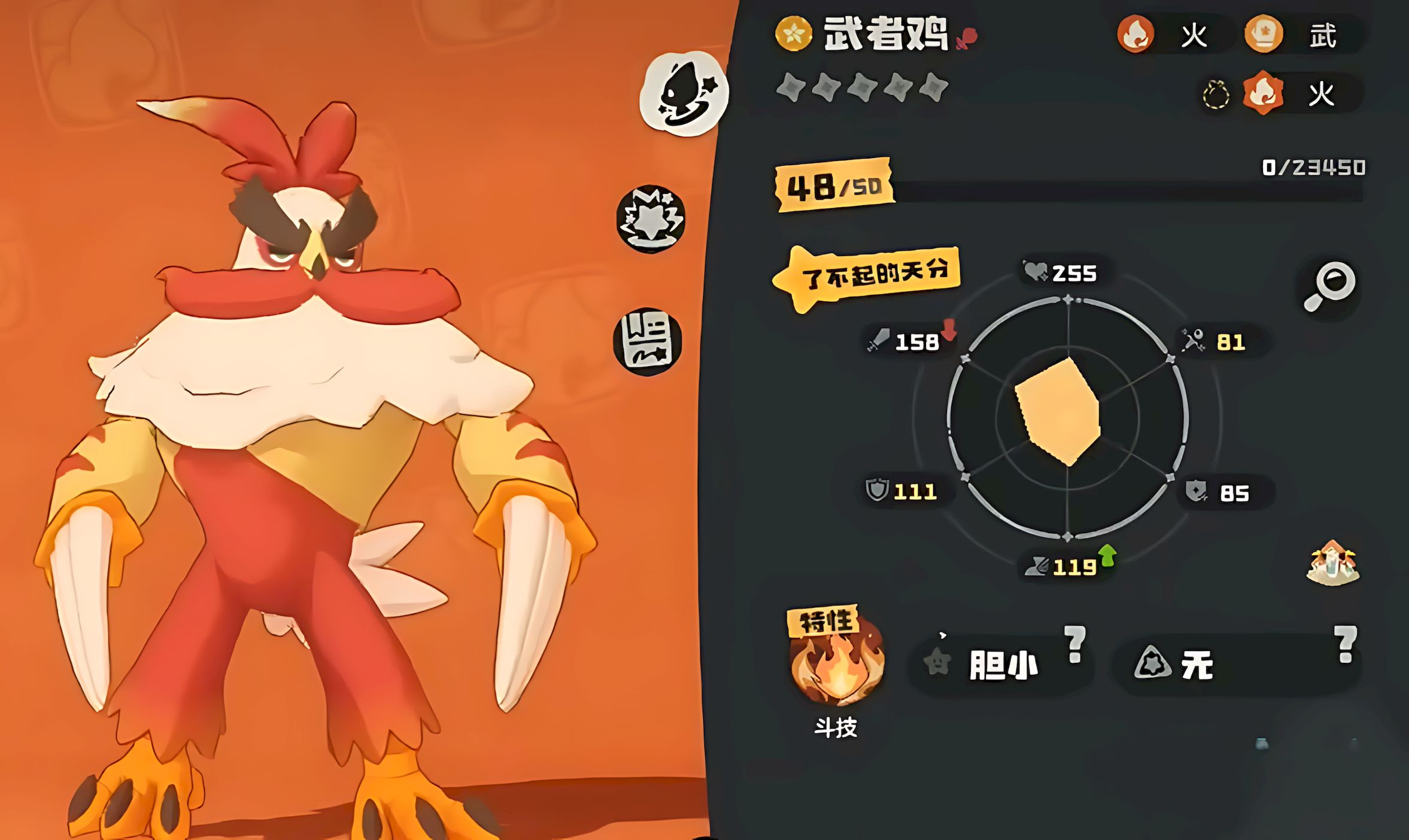This screenshot has height=840, width=1409.
Task: Tap the hexagon 火 bloodline badge
Action: pos(1264,93)
